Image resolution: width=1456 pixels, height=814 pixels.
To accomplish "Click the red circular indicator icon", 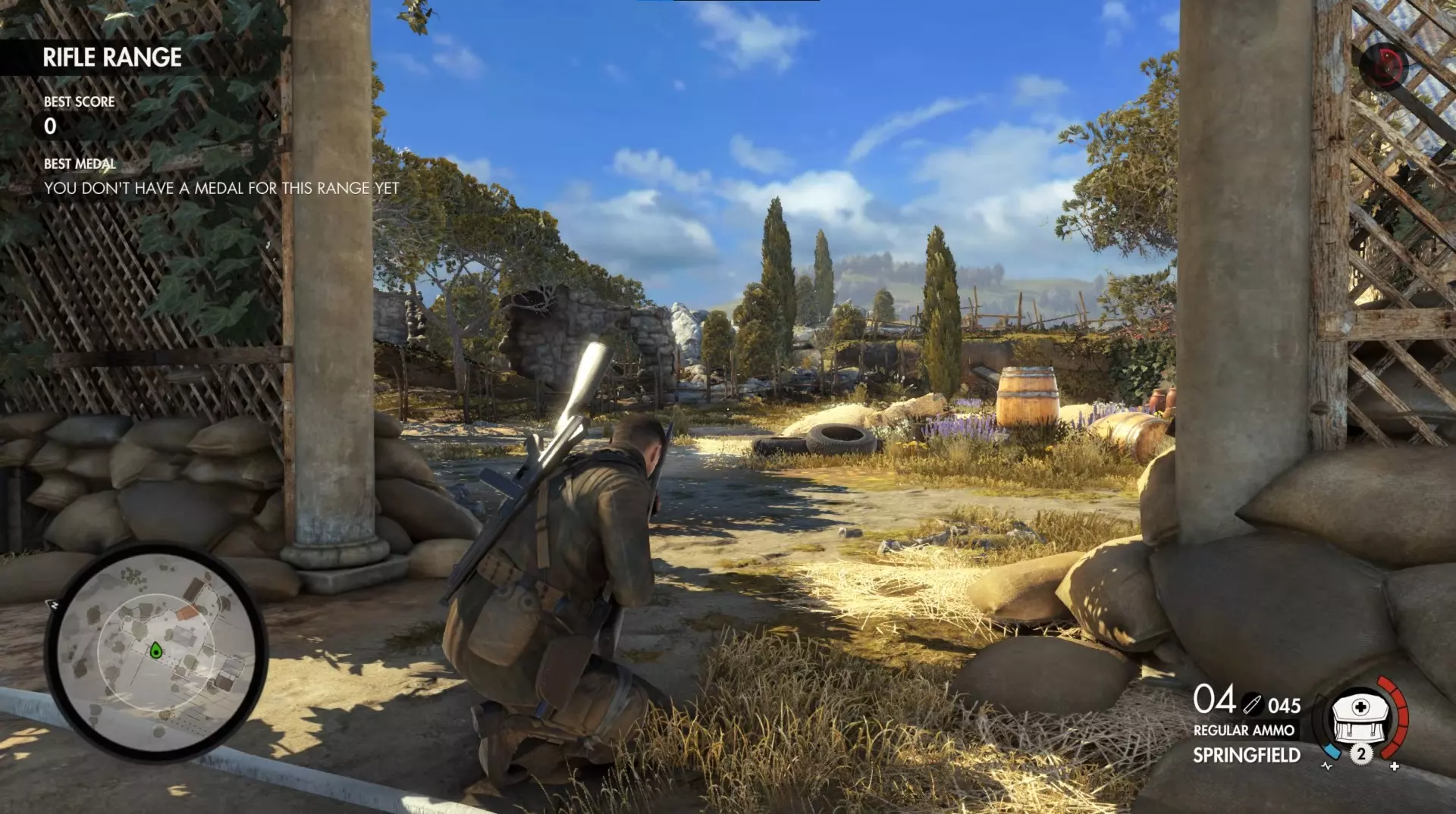I will [1385, 65].
